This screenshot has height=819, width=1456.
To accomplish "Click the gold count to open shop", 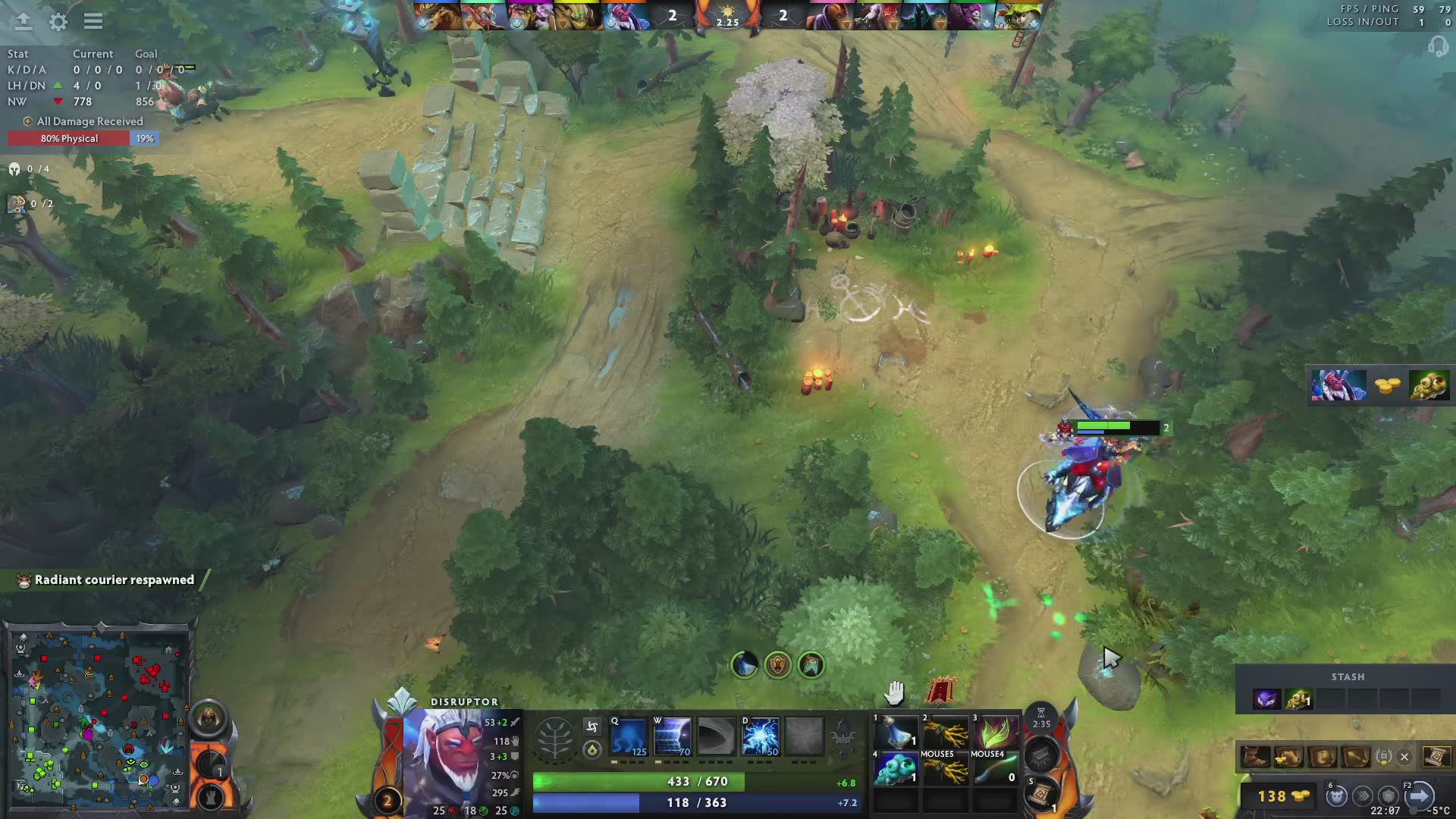I will (x=1282, y=796).
